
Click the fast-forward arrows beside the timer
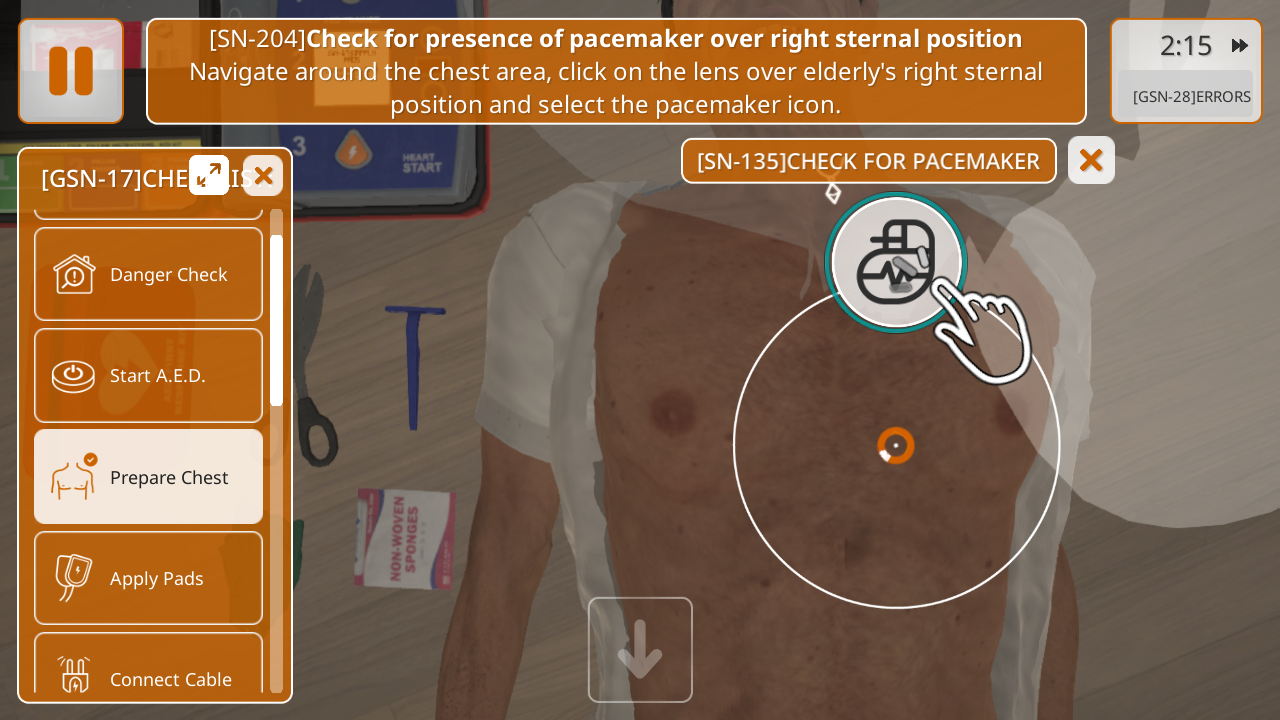click(1240, 45)
